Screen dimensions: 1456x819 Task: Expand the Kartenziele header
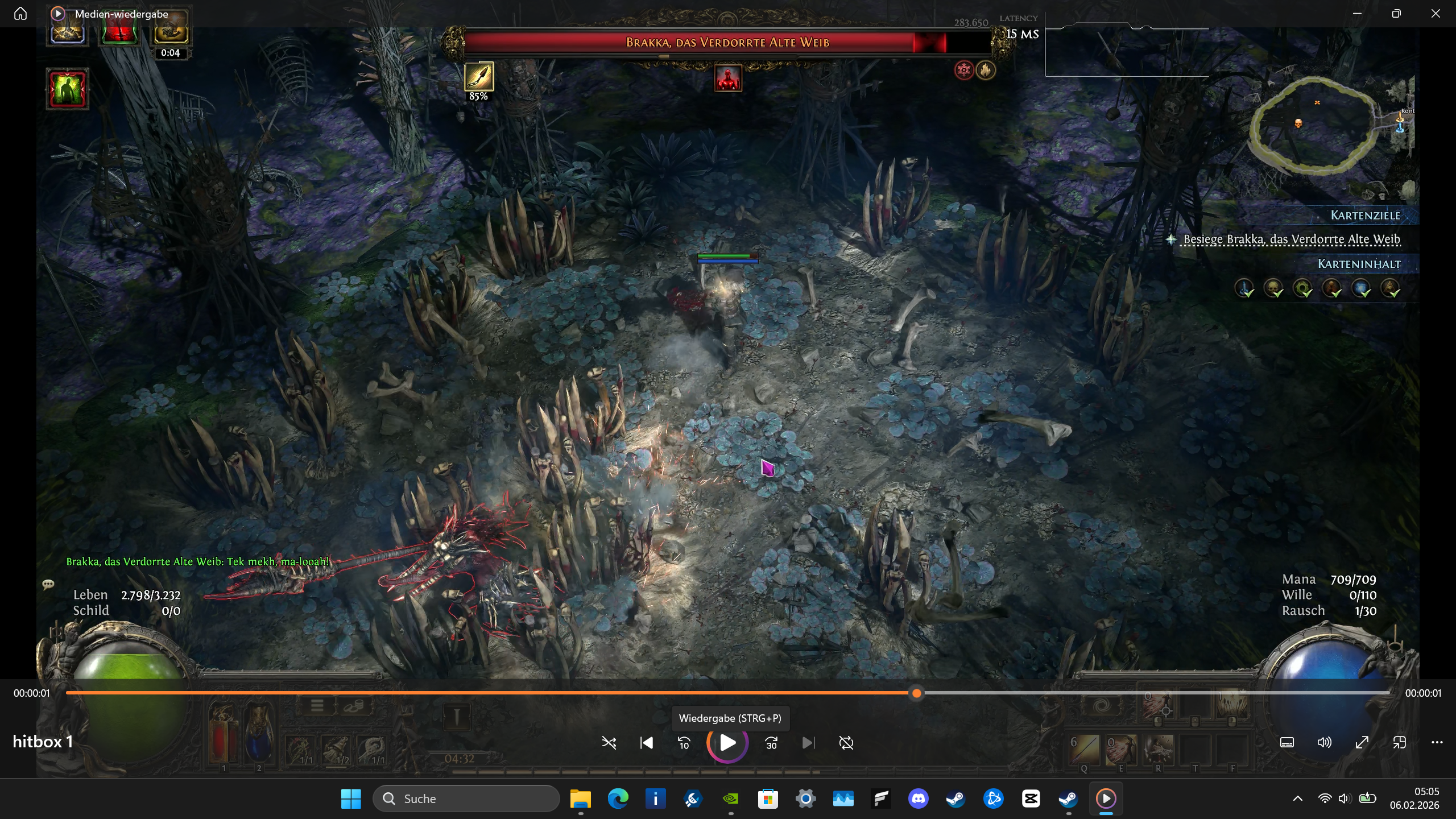tap(1365, 216)
